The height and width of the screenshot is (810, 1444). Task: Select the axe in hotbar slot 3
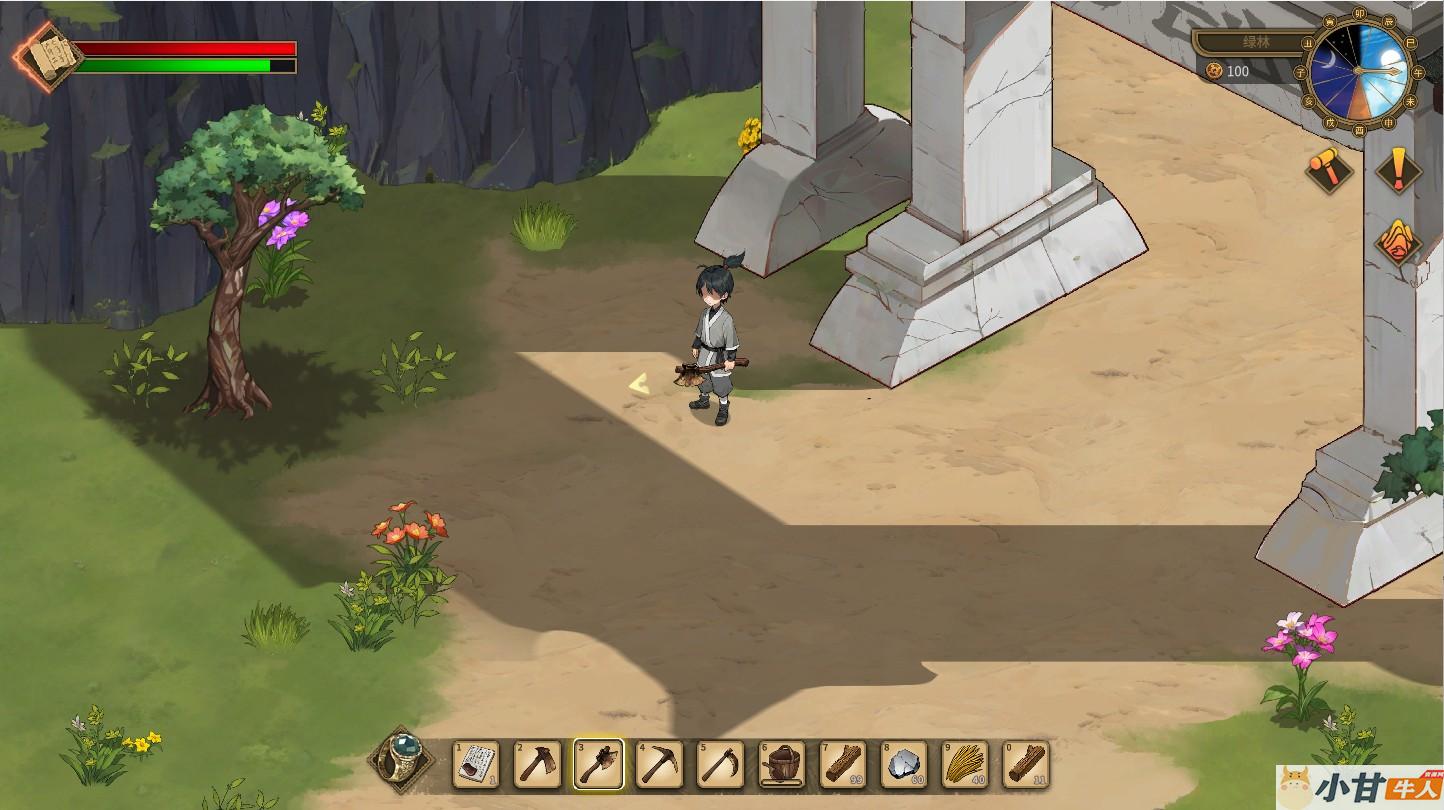pos(599,764)
